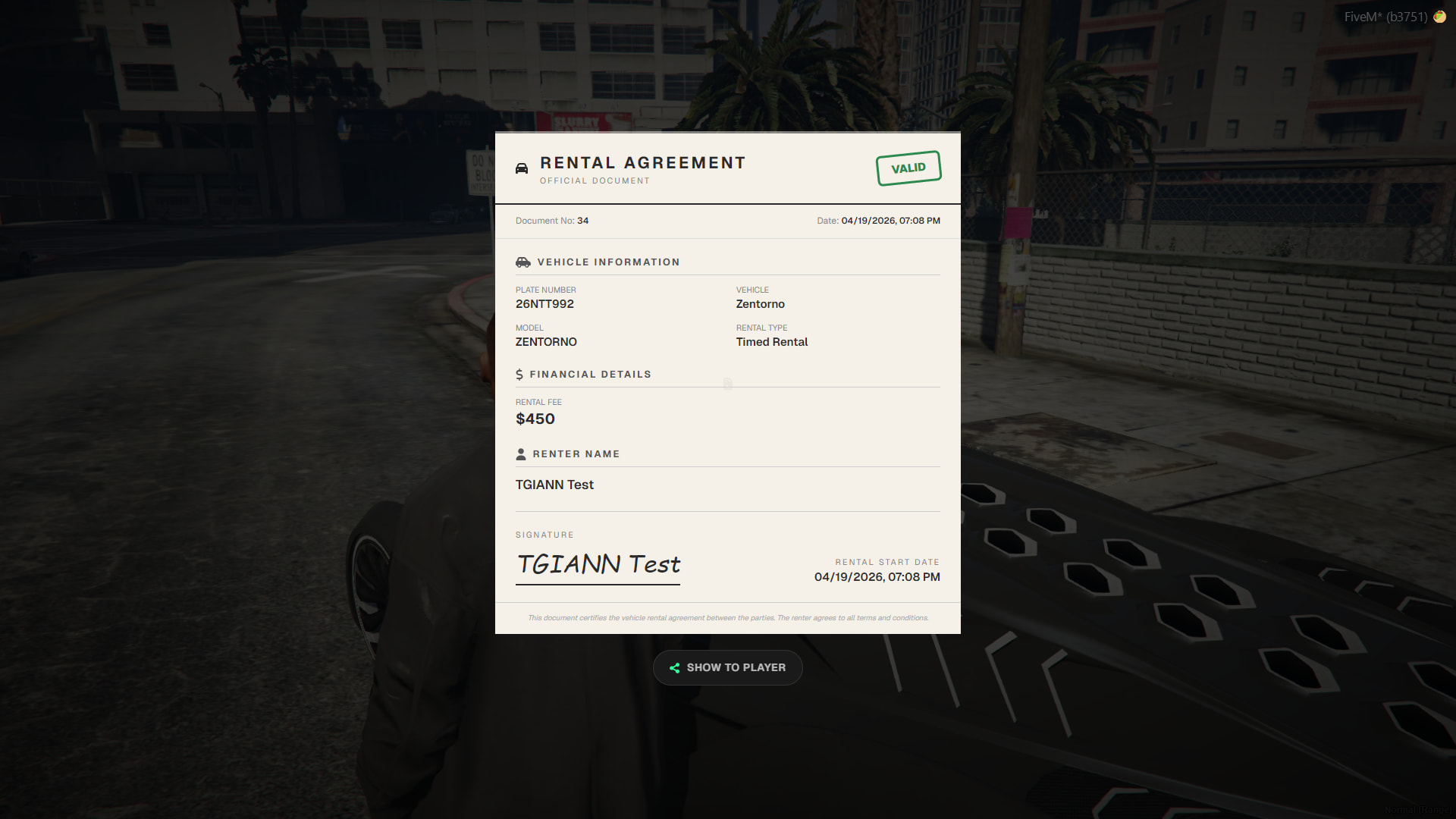
Task: Click the small document icon near Financial Details divider
Action: click(727, 384)
